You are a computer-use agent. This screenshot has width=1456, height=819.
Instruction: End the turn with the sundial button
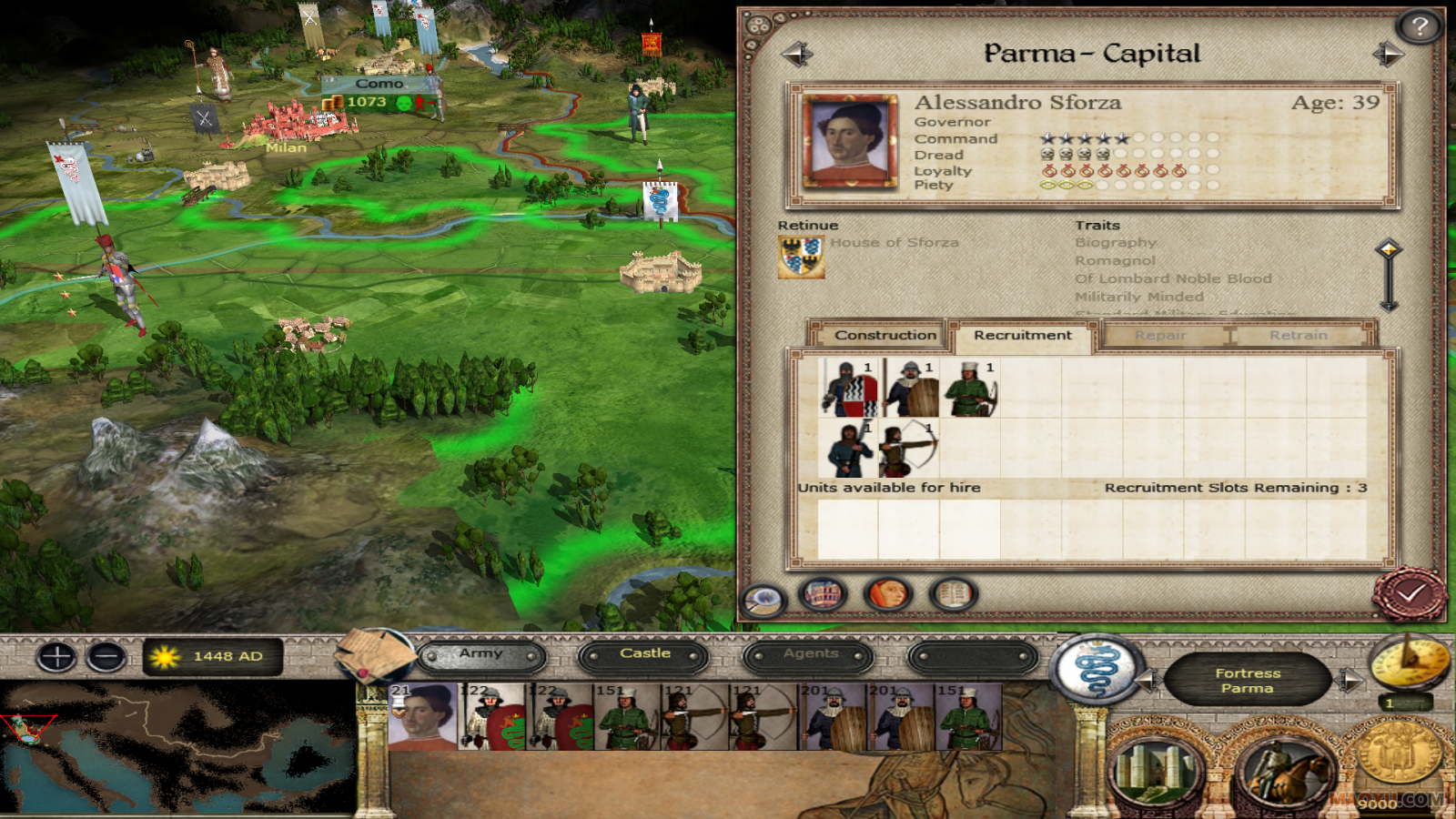[x=1409, y=662]
